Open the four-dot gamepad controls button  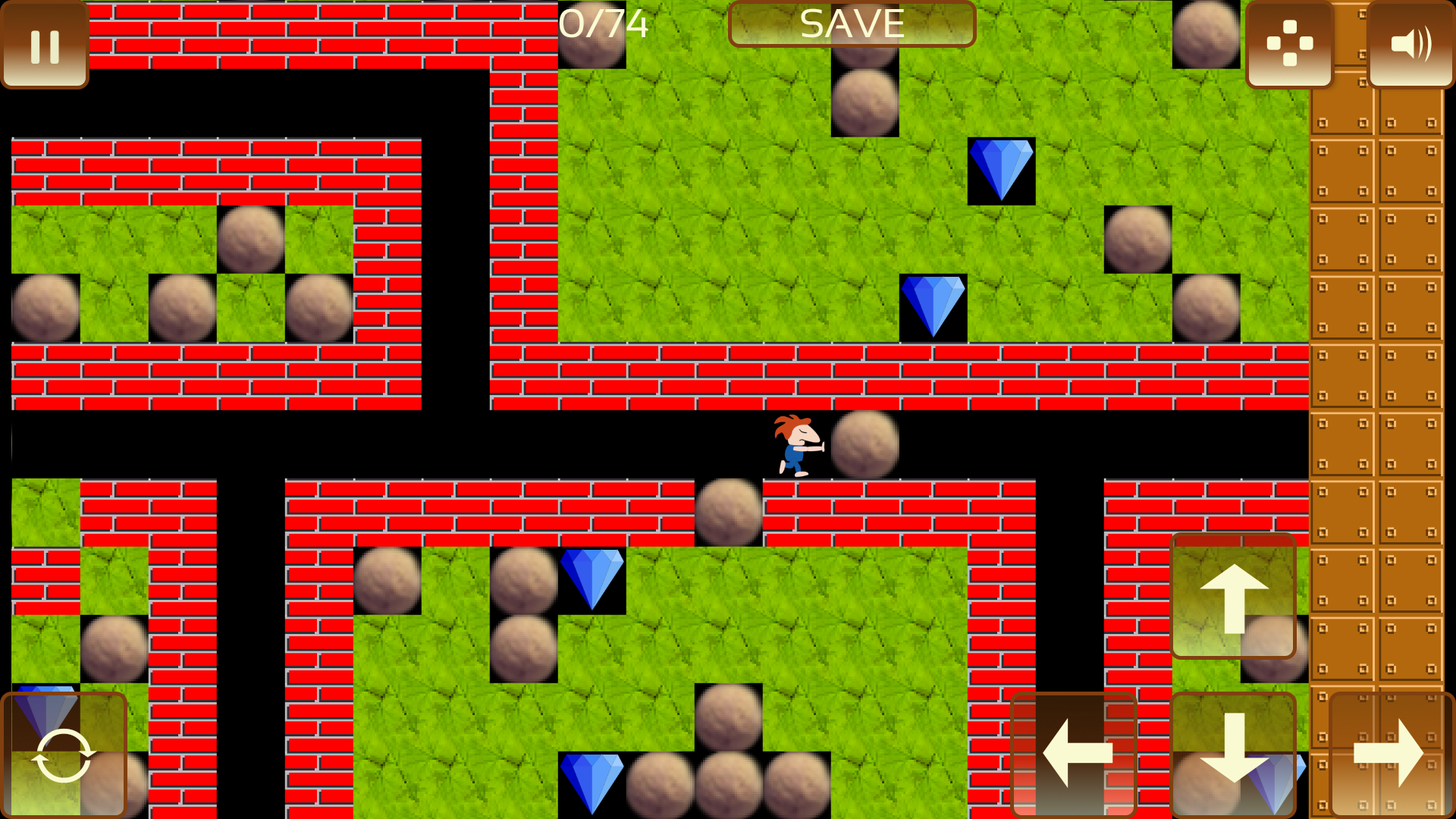click(1289, 45)
